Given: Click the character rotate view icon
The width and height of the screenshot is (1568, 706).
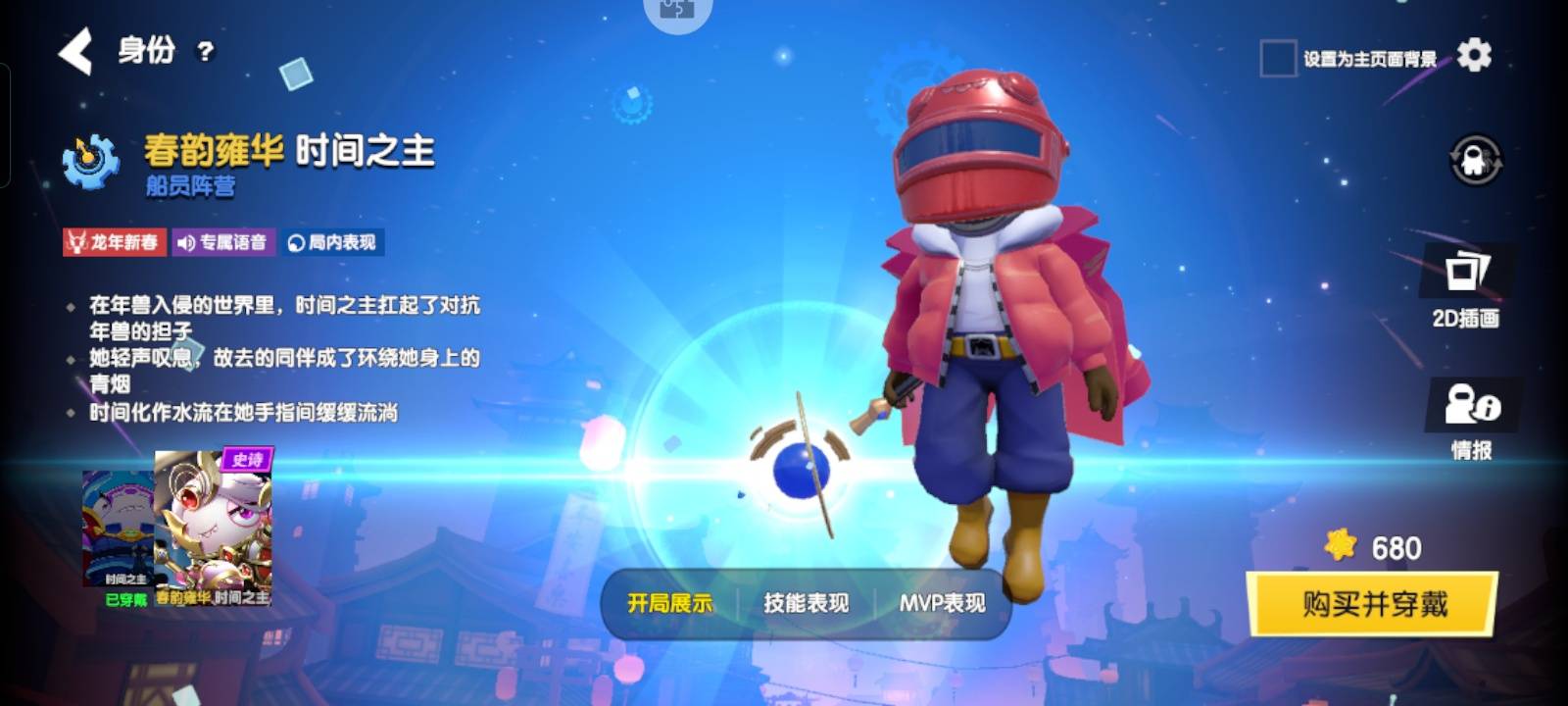Looking at the screenshot, I should pos(1475,160).
